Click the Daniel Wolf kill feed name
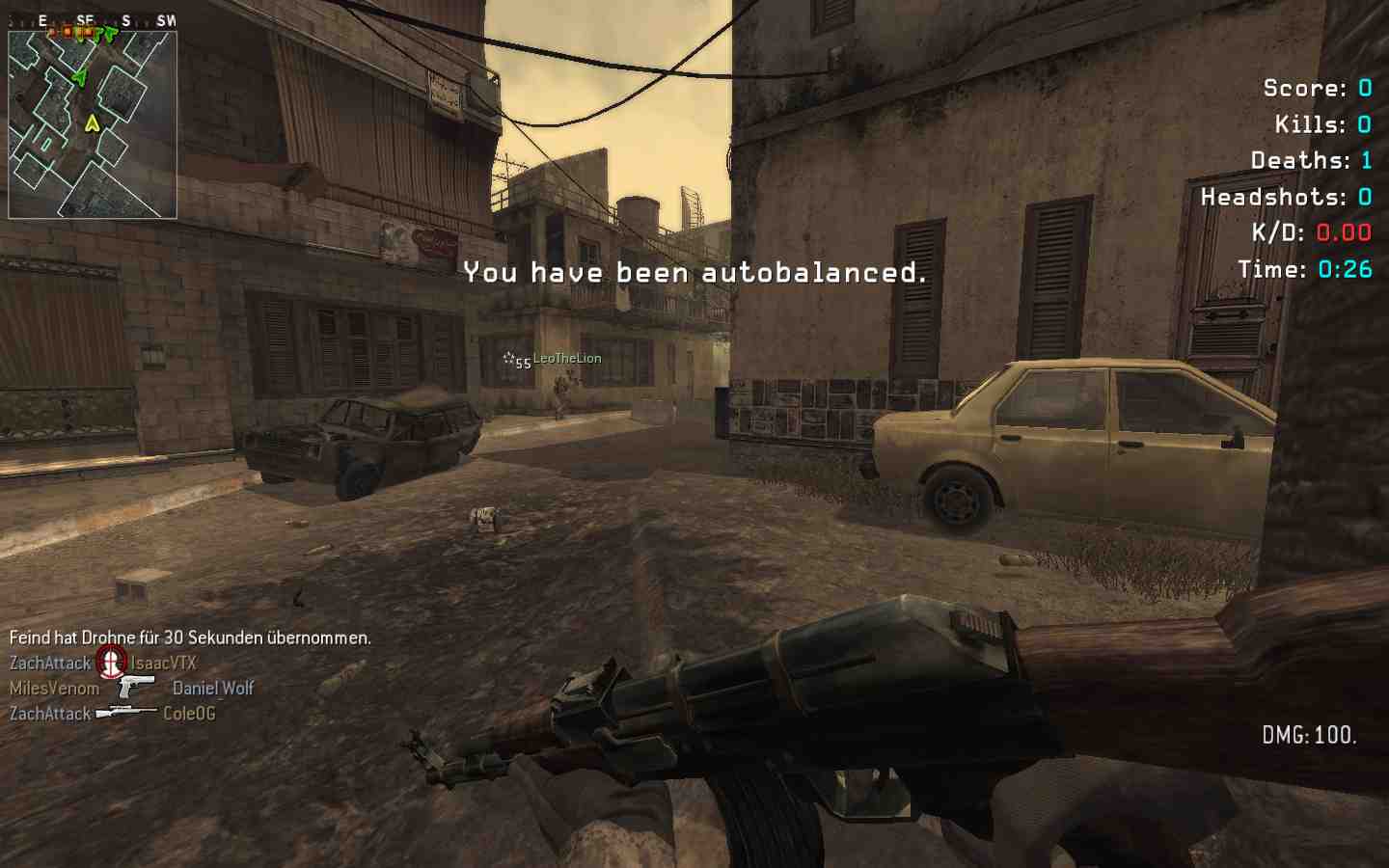The height and width of the screenshot is (868, 1389). [213, 689]
